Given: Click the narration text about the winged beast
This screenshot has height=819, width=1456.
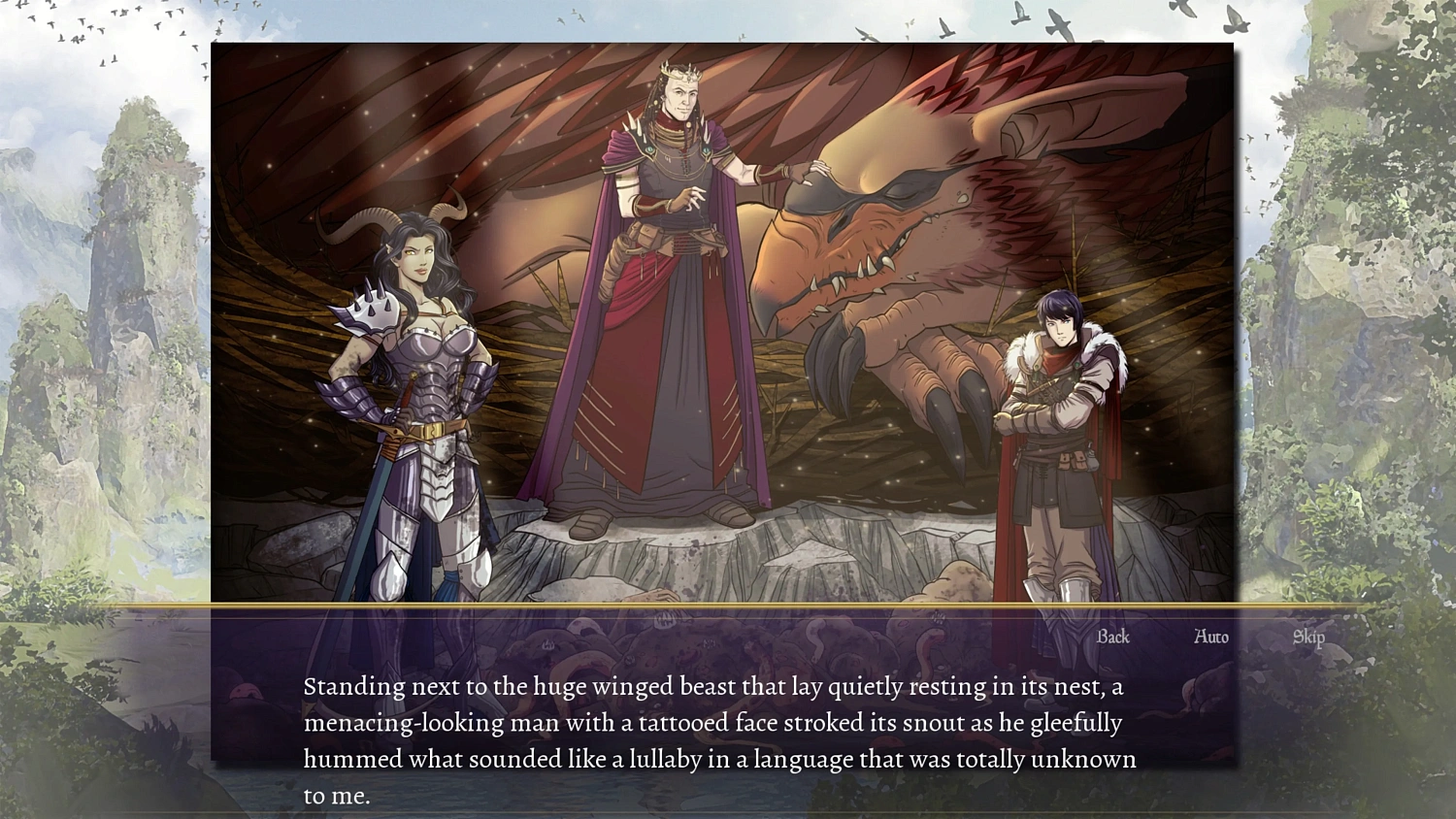Looking at the screenshot, I should tap(718, 722).
